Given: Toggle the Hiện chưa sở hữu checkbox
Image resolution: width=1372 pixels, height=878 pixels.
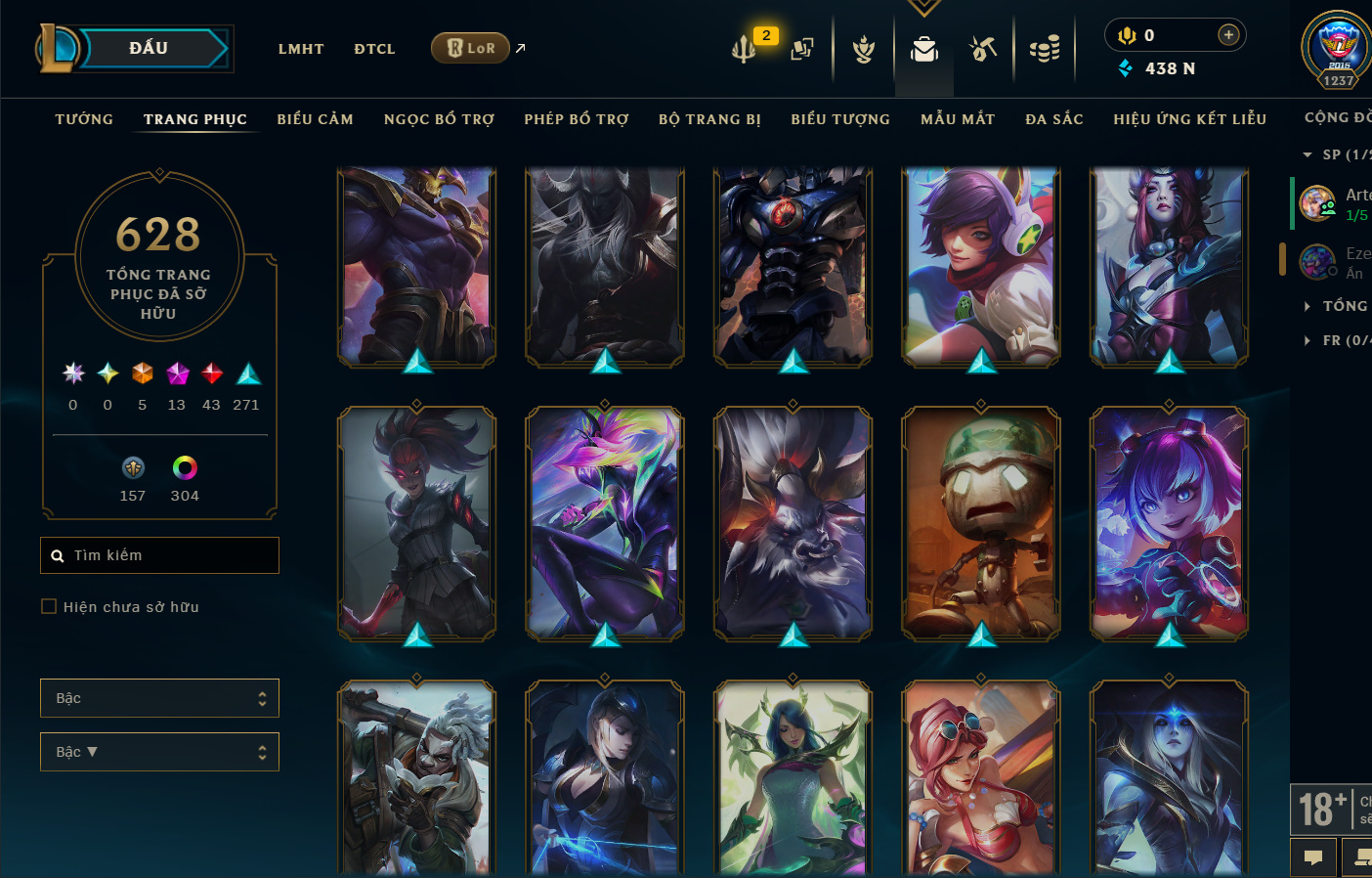Looking at the screenshot, I should tap(49, 606).
